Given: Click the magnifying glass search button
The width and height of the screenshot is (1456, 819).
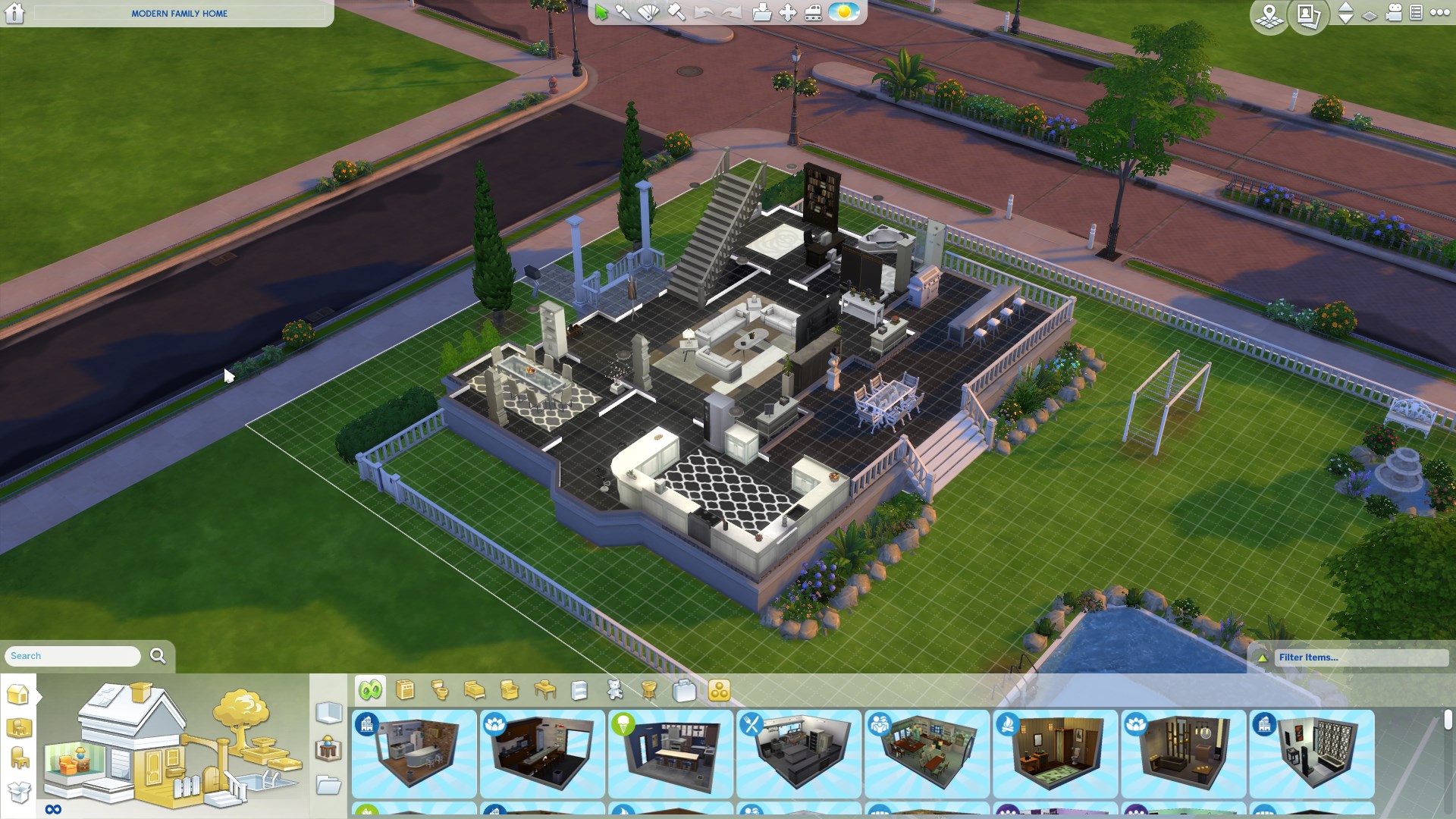Looking at the screenshot, I should click(x=158, y=656).
